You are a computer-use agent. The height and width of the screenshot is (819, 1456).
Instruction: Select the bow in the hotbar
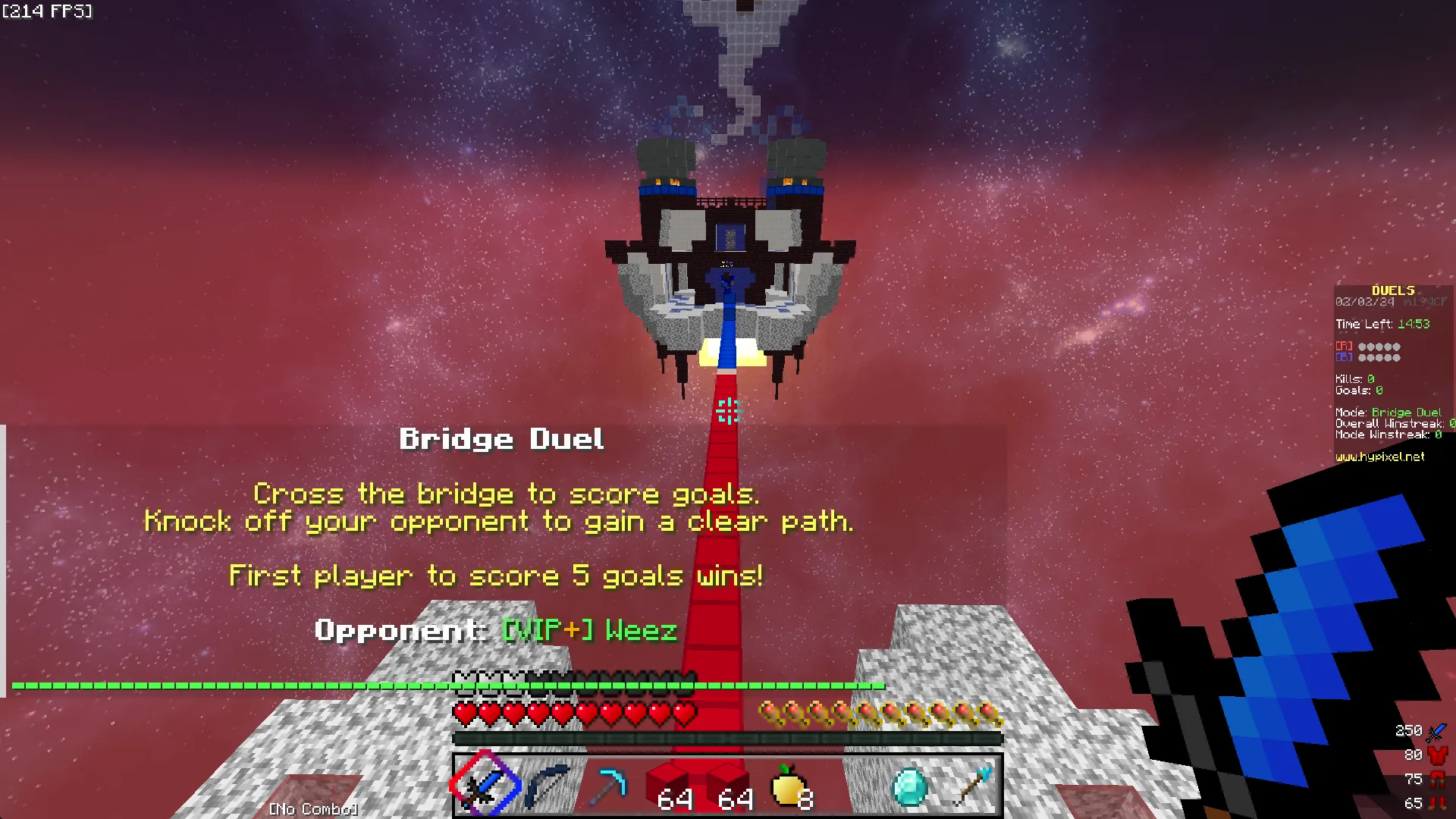(548, 785)
